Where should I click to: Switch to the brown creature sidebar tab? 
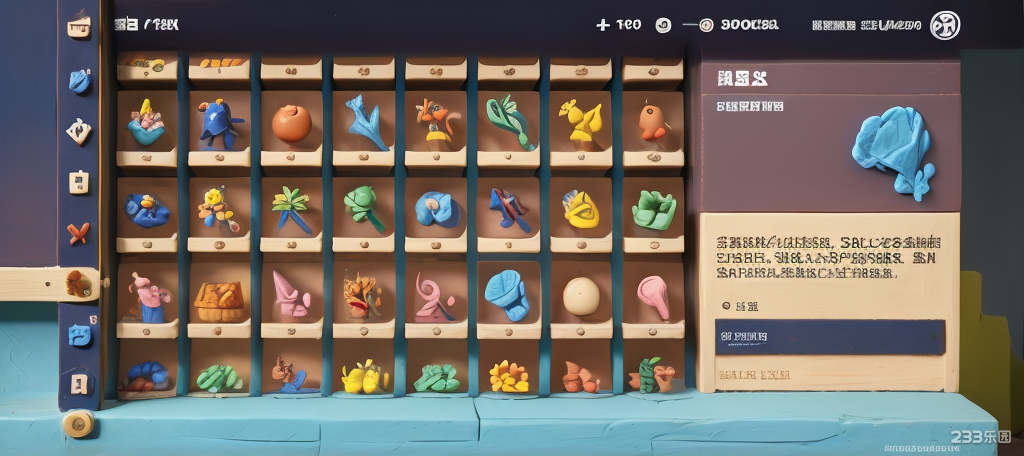(x=79, y=284)
